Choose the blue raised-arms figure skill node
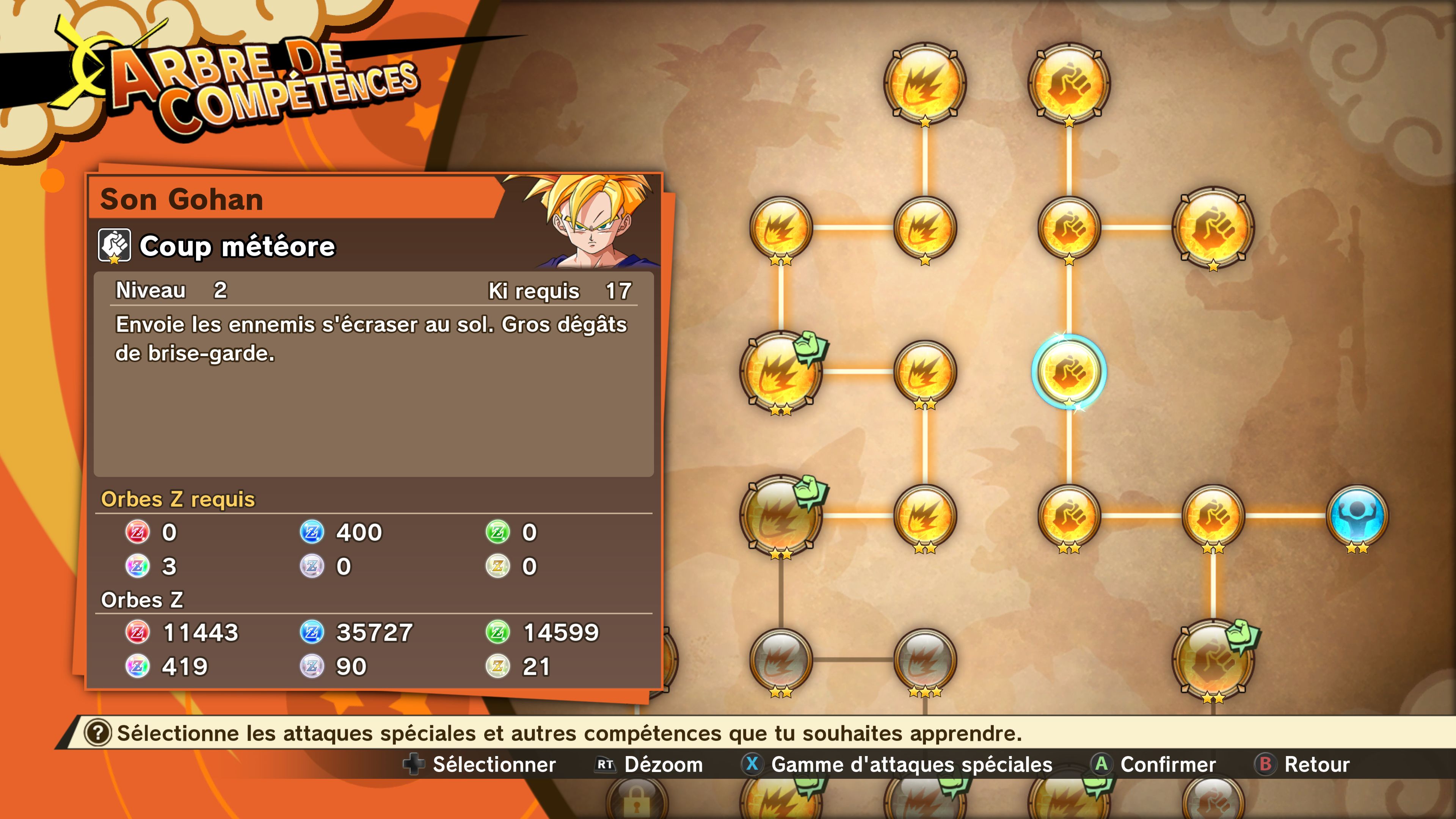This screenshot has width=1456, height=819. point(1357,516)
